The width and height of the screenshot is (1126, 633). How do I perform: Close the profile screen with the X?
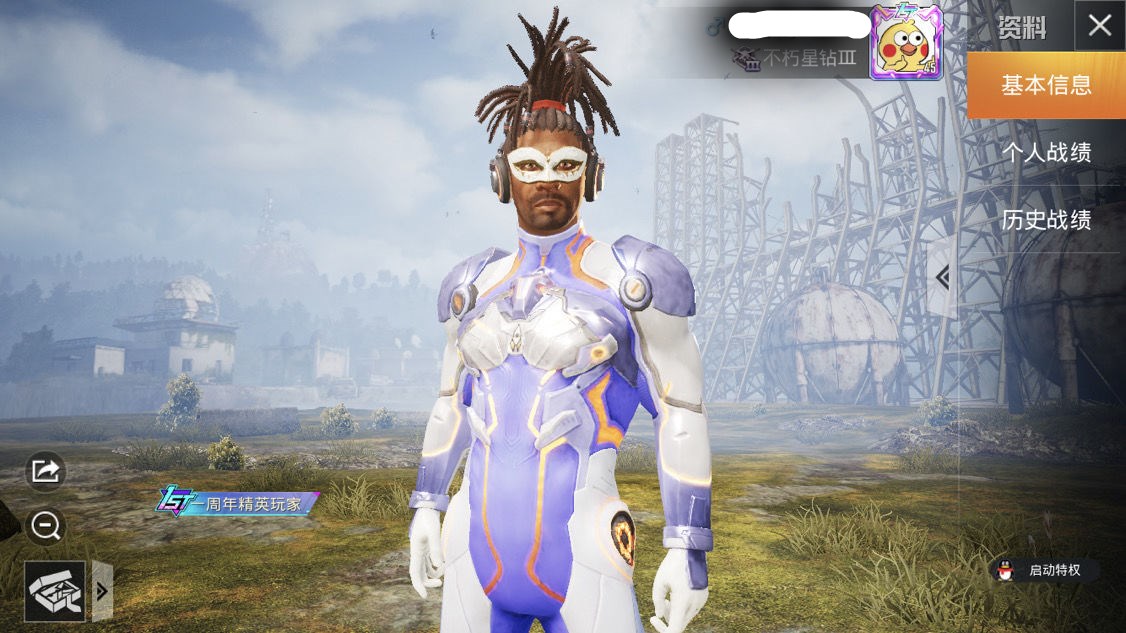tap(1099, 26)
